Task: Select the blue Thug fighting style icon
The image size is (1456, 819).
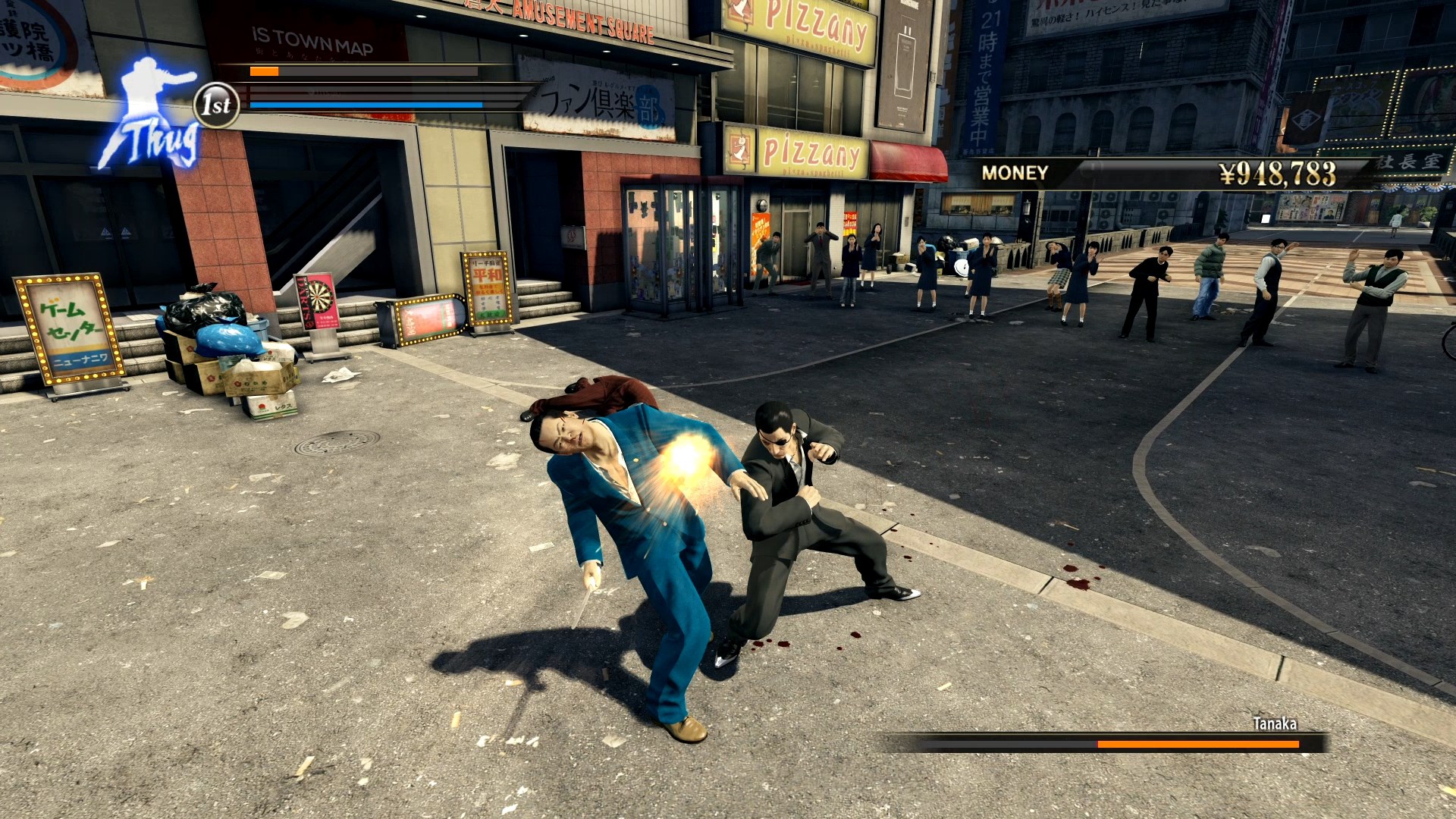Action: click(151, 114)
